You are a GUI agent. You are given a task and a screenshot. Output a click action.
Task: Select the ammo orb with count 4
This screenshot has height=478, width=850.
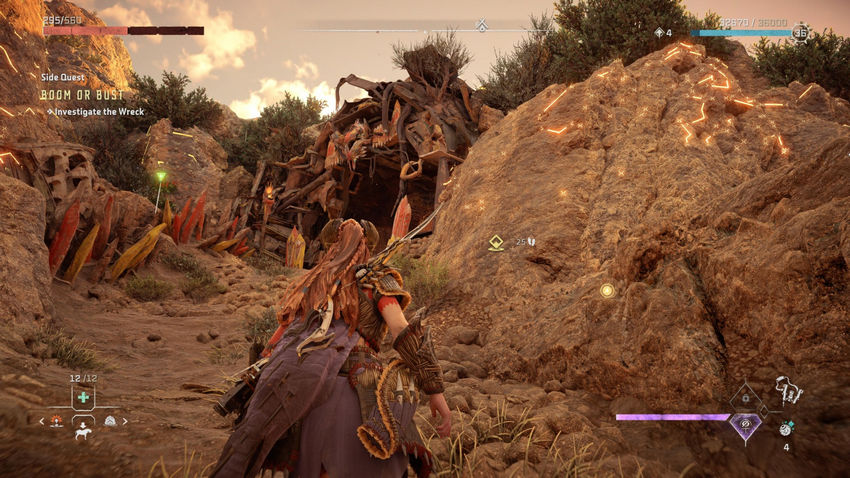tap(785, 428)
